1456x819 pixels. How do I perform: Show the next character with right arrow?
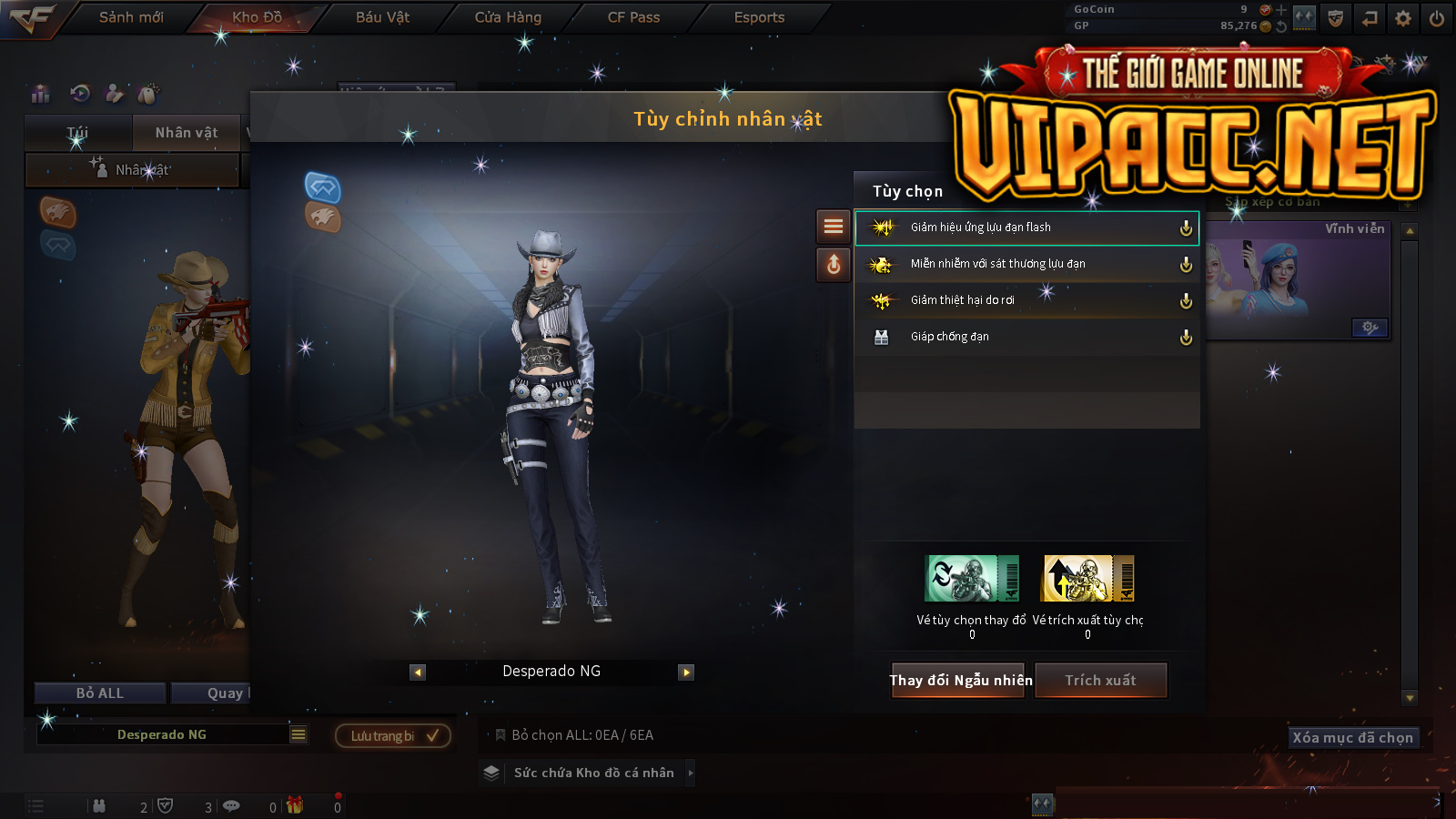click(x=686, y=672)
